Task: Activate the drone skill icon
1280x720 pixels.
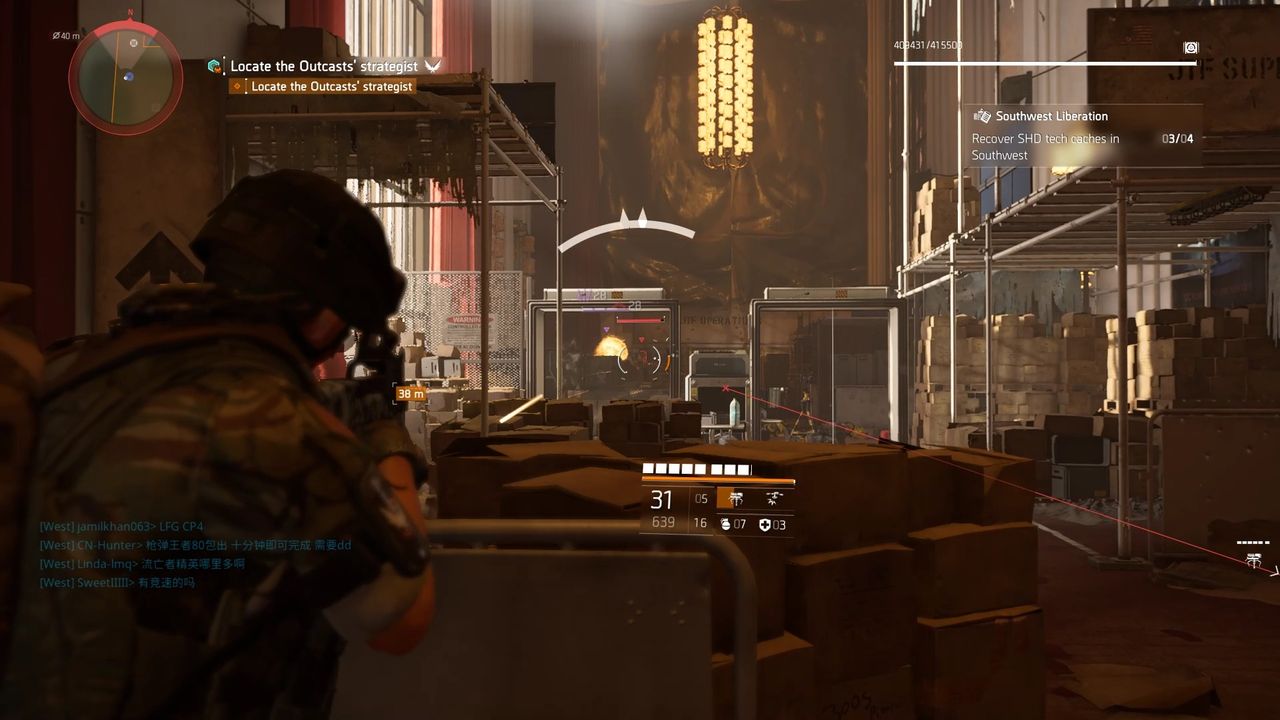Action: click(x=774, y=499)
